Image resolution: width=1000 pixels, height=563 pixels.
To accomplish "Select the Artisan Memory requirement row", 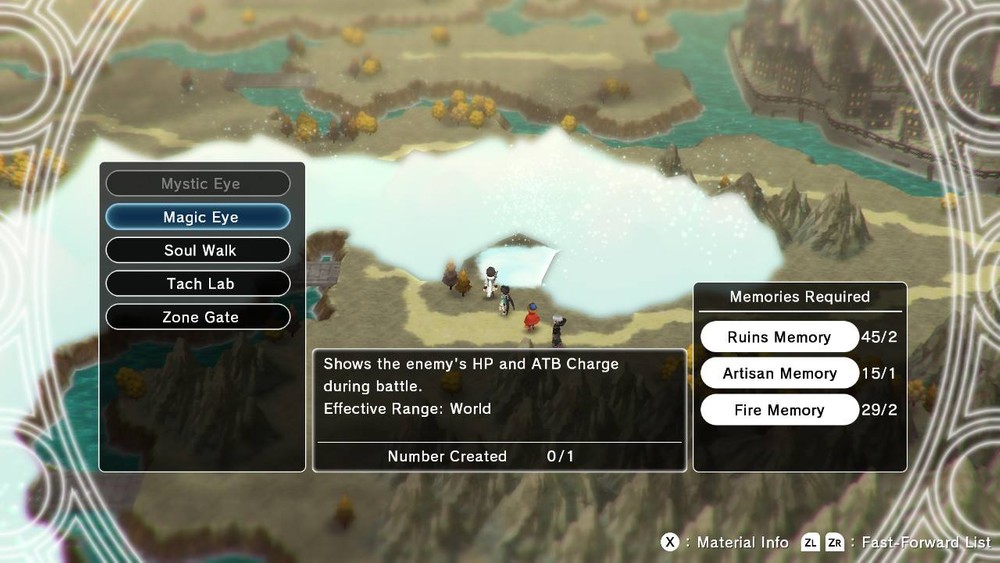I will (x=779, y=373).
